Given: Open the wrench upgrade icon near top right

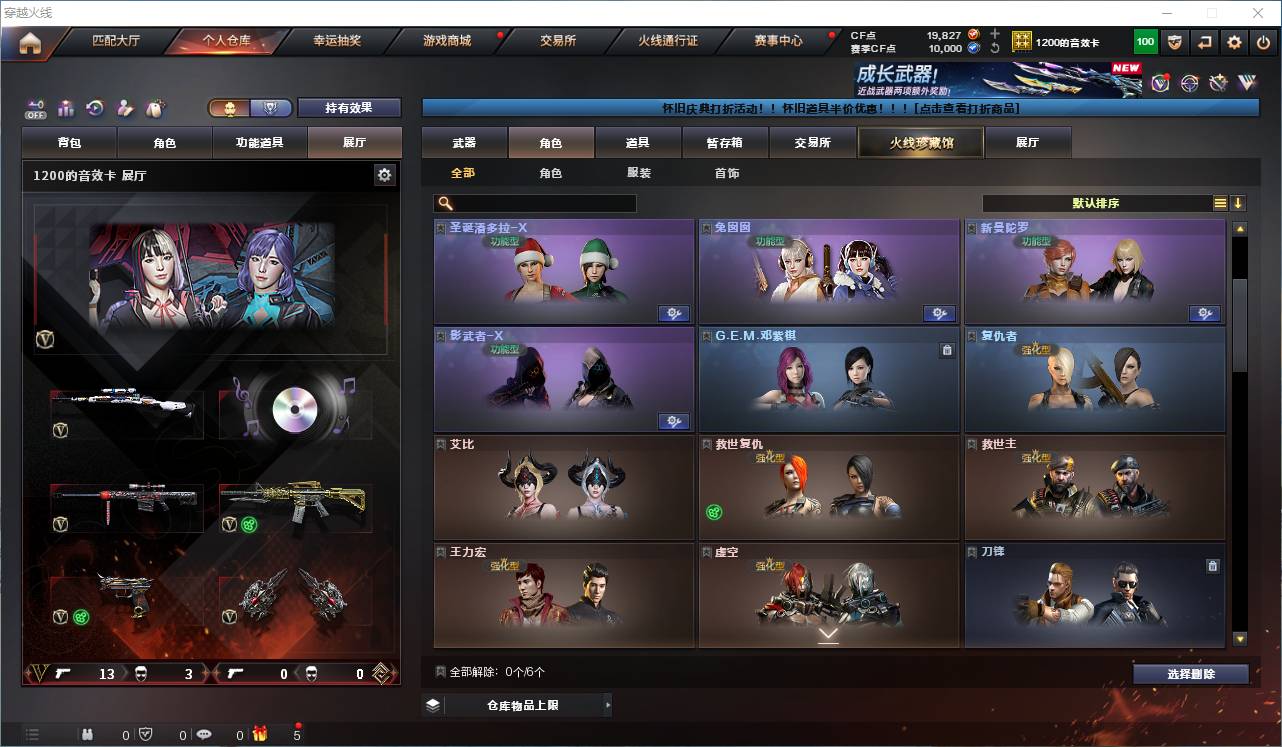Looking at the screenshot, I should point(1219,82).
